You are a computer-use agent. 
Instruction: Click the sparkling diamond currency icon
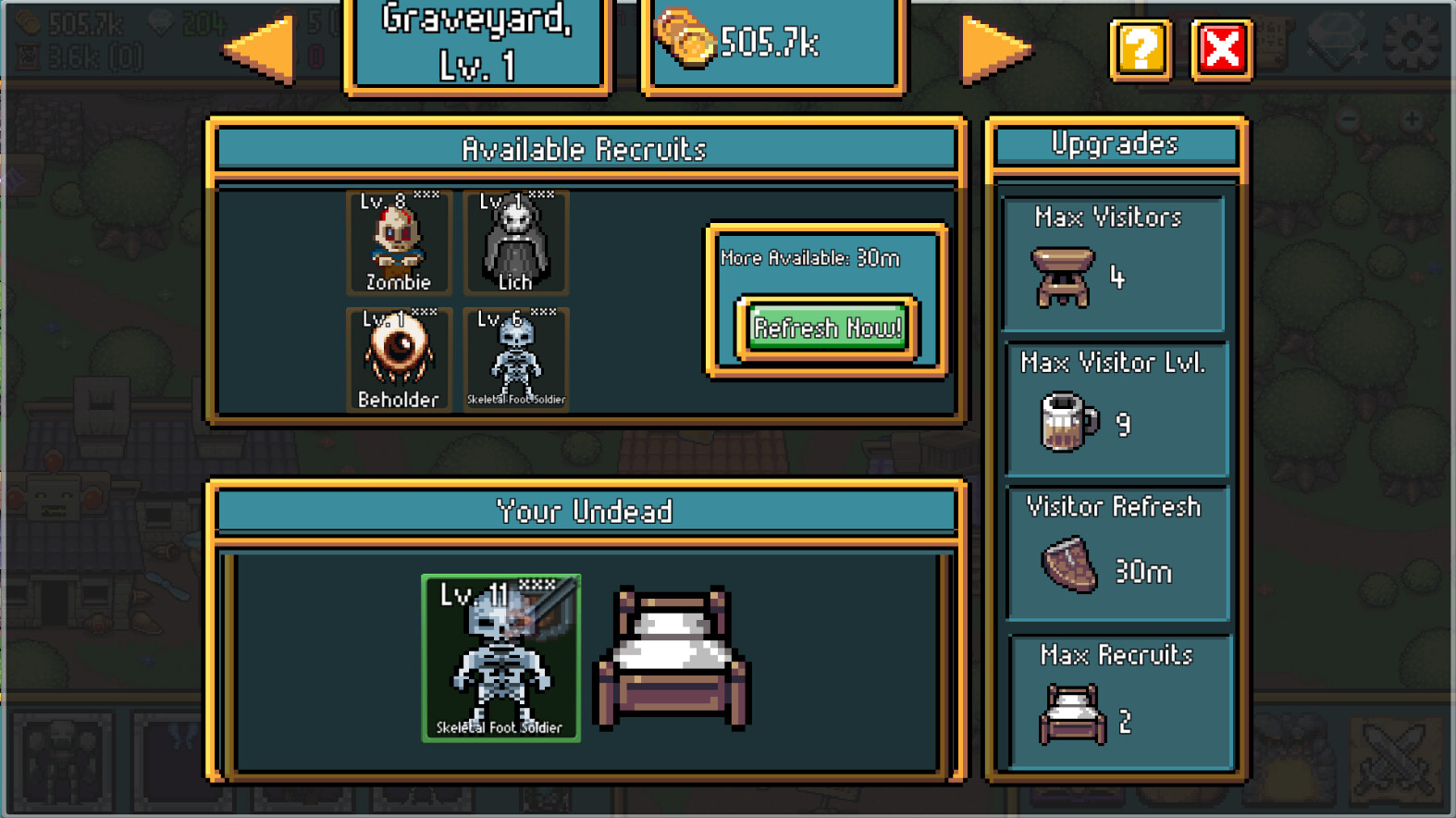1336,40
